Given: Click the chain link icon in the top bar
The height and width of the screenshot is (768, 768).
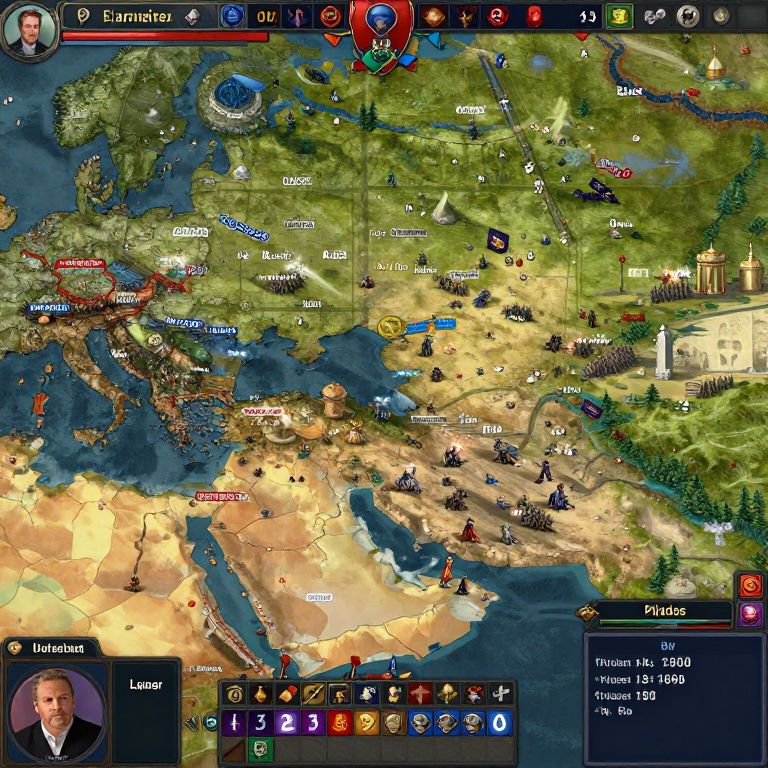Looking at the screenshot, I should pos(655,16).
